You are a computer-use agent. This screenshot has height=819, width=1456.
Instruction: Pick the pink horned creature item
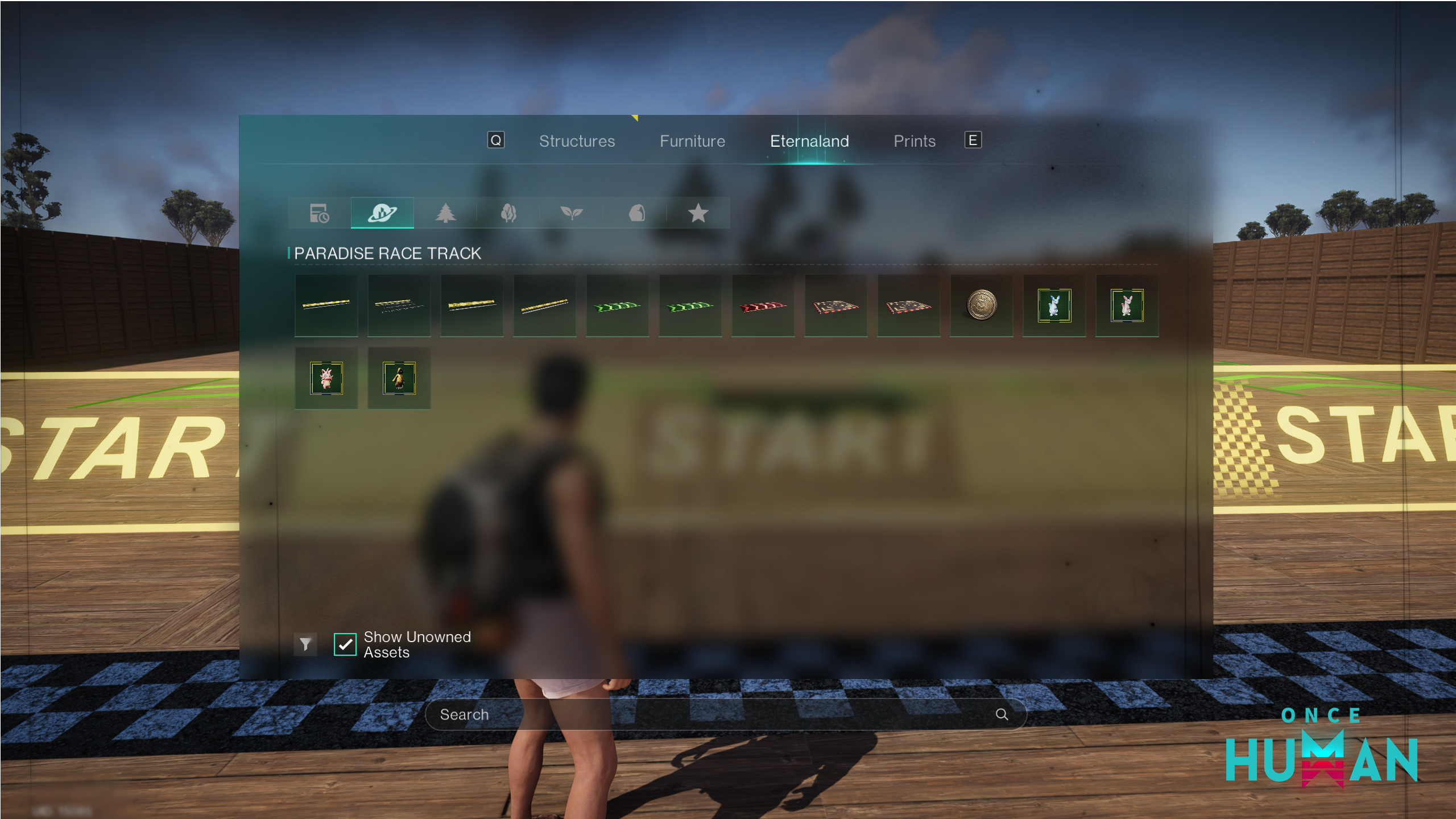[x=326, y=378]
